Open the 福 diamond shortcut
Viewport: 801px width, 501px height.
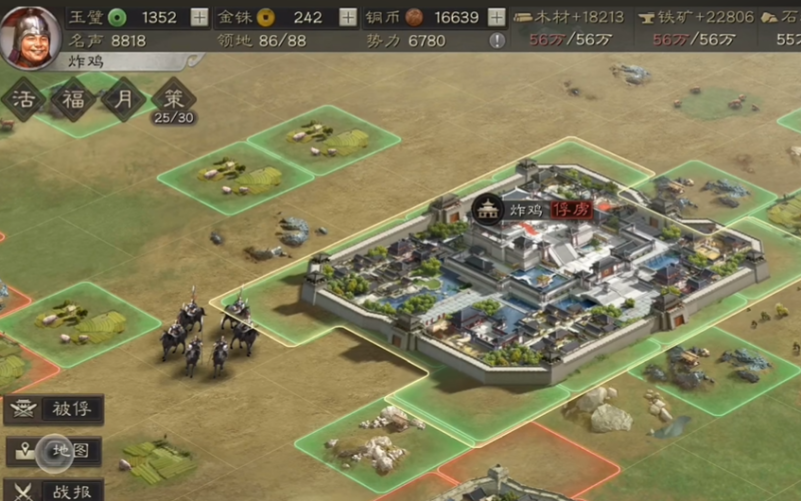point(74,100)
